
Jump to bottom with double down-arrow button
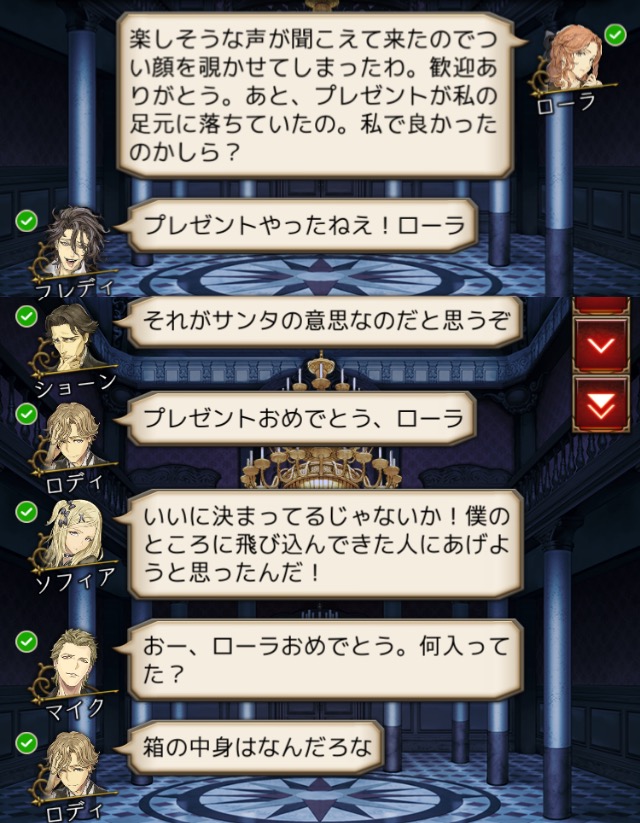pos(600,404)
